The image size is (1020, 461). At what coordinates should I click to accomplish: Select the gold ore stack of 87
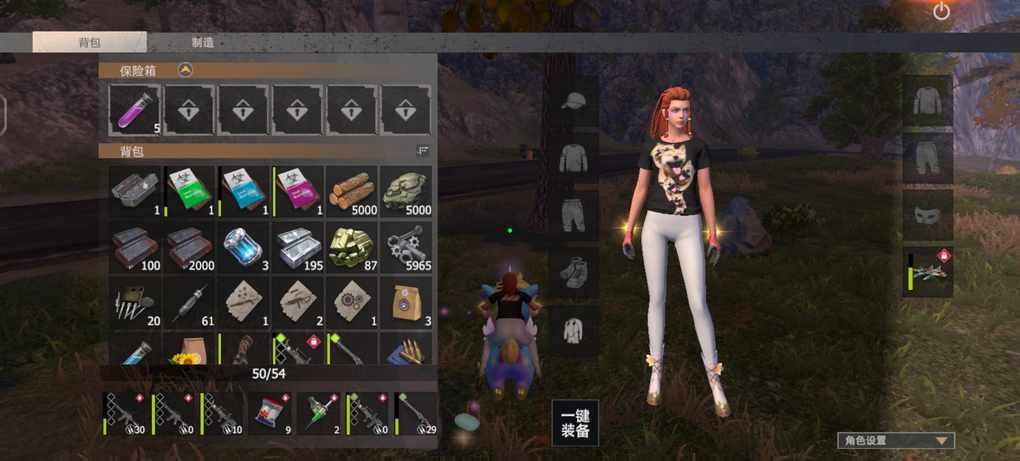352,246
